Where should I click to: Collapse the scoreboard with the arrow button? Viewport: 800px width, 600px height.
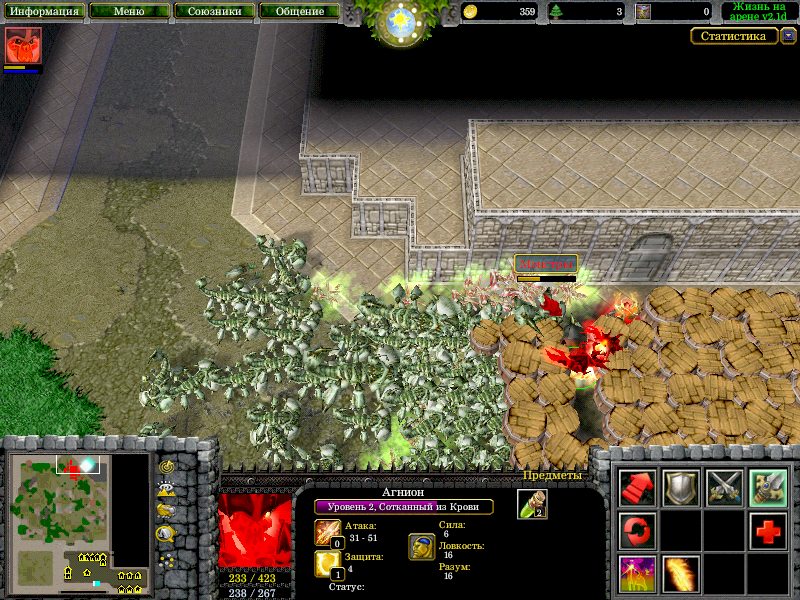789,36
